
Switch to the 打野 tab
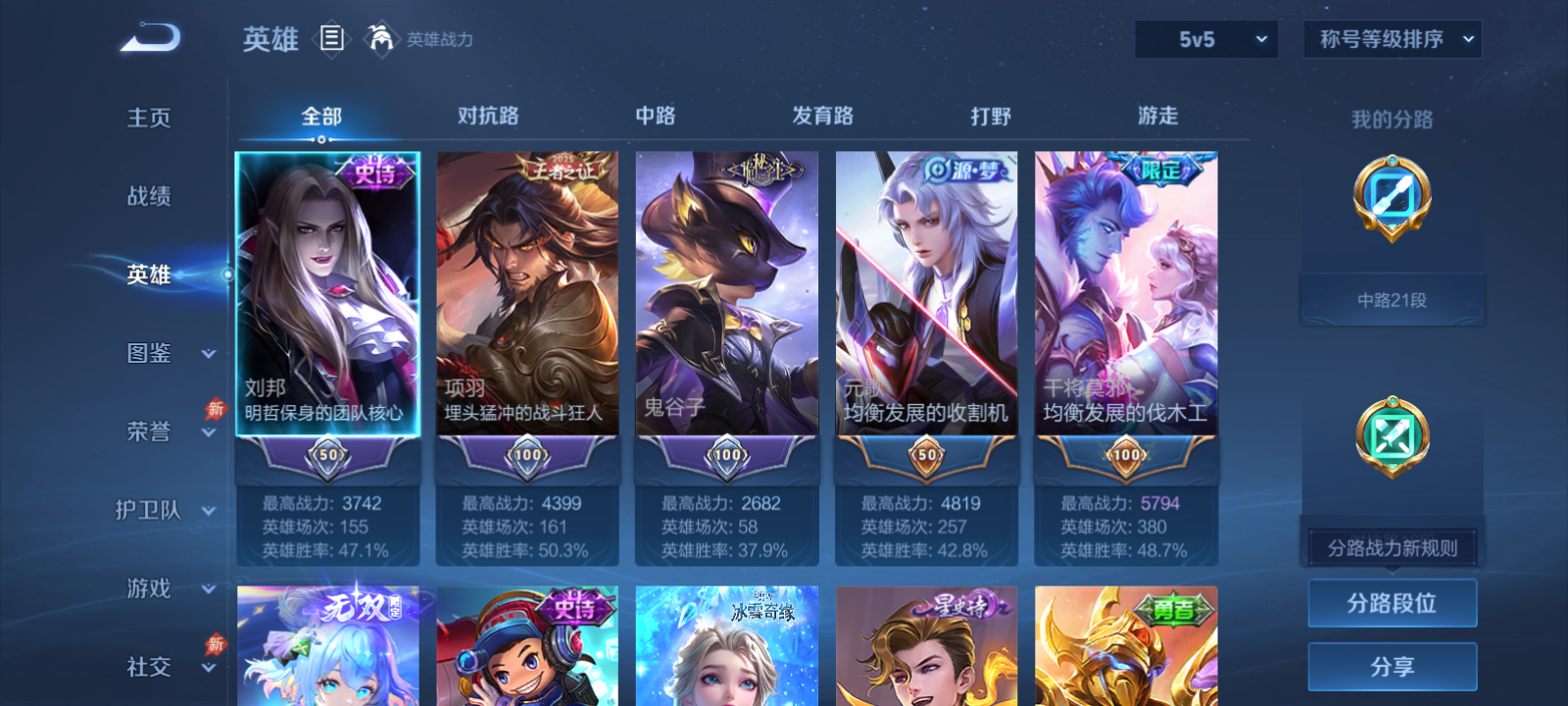(992, 116)
